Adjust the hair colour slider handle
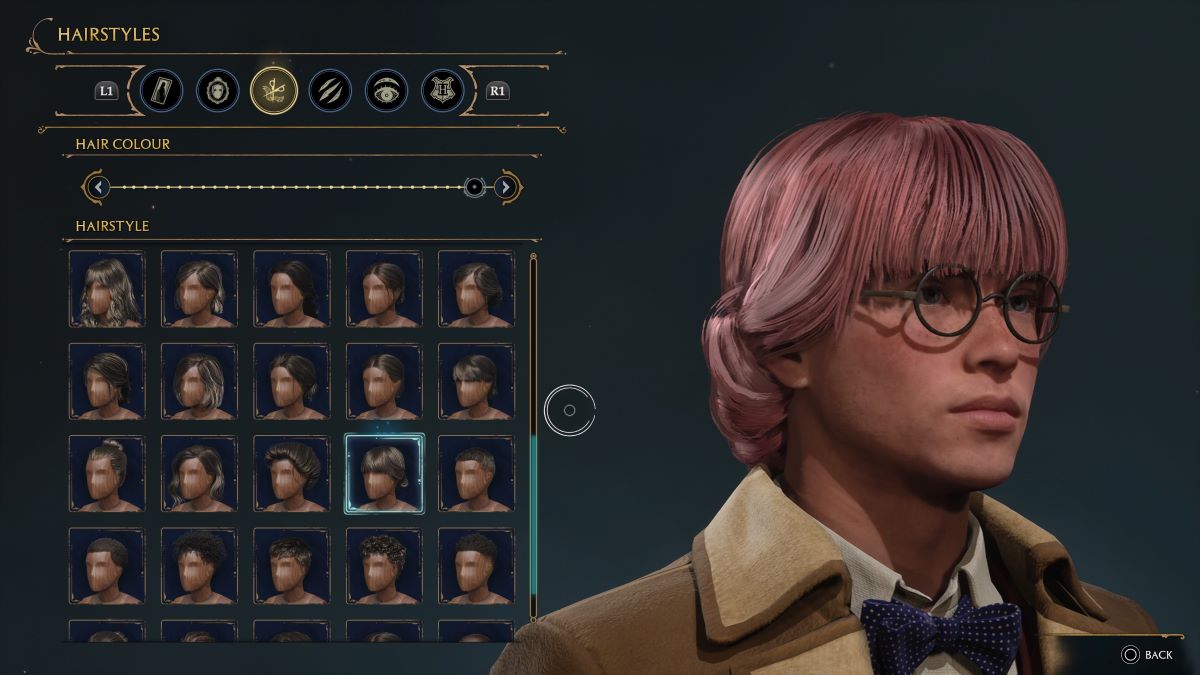1200x675 pixels. click(x=475, y=187)
